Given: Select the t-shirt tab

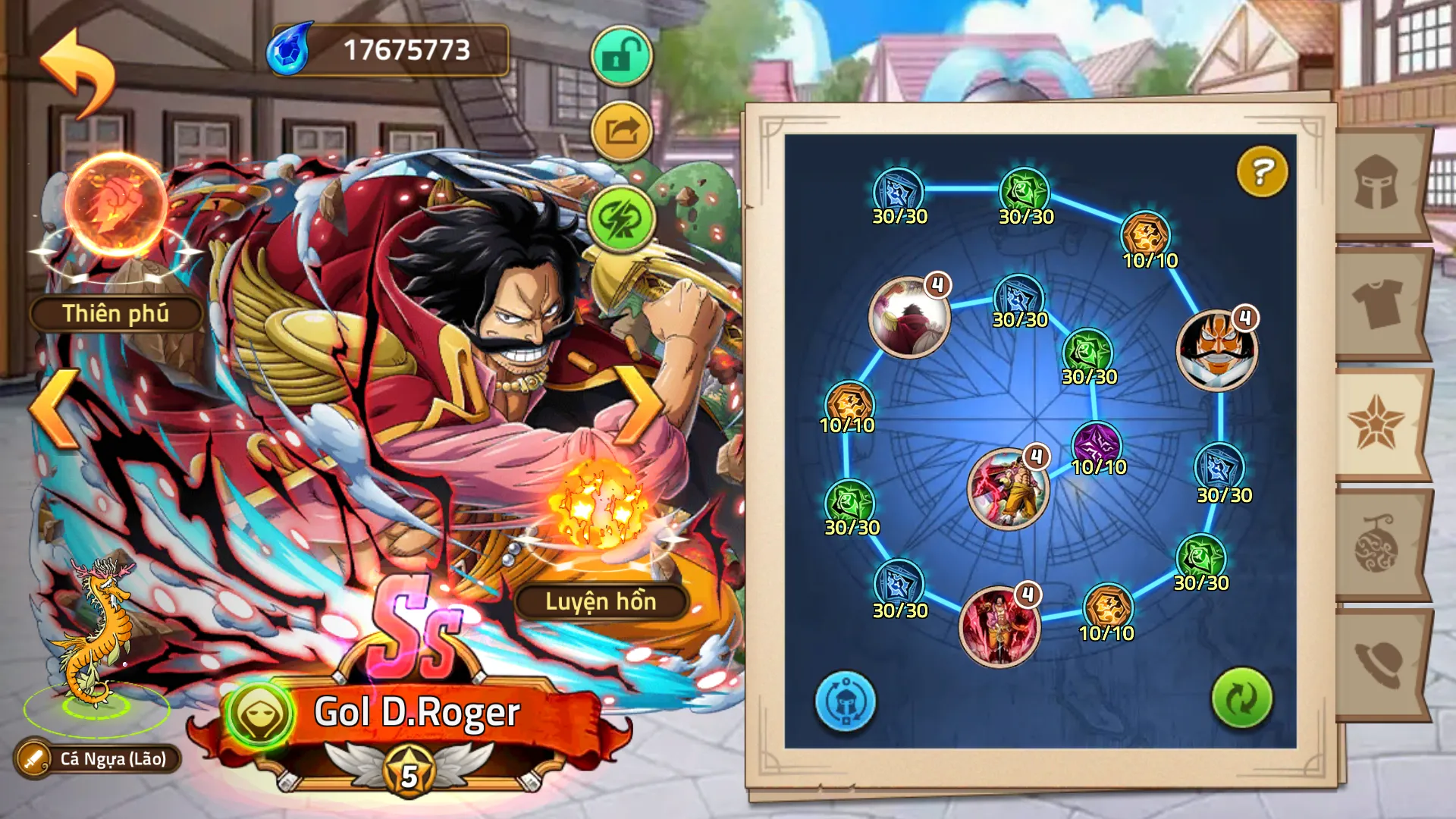Looking at the screenshot, I should (1377, 303).
